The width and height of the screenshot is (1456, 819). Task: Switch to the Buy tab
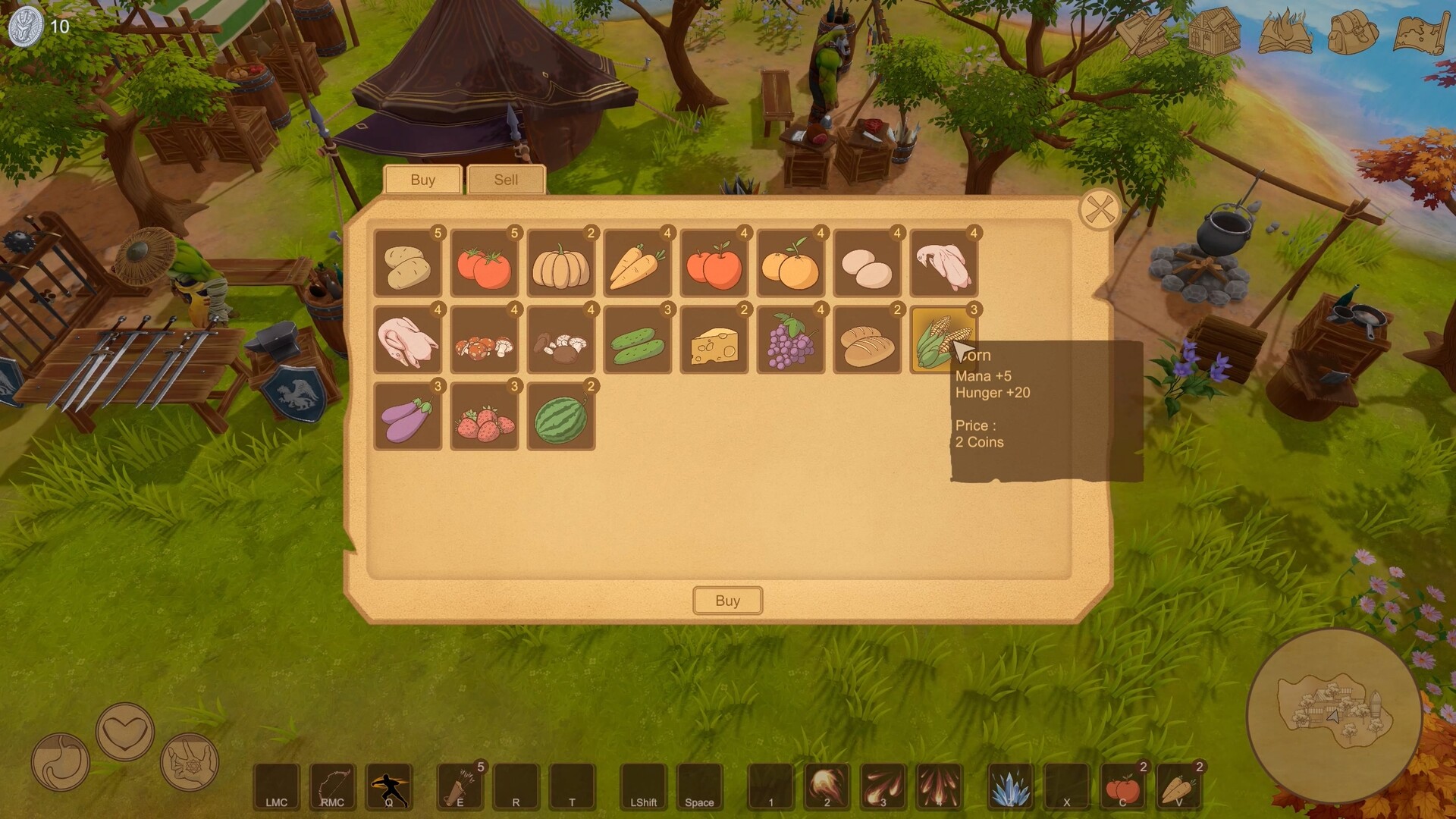click(x=422, y=180)
